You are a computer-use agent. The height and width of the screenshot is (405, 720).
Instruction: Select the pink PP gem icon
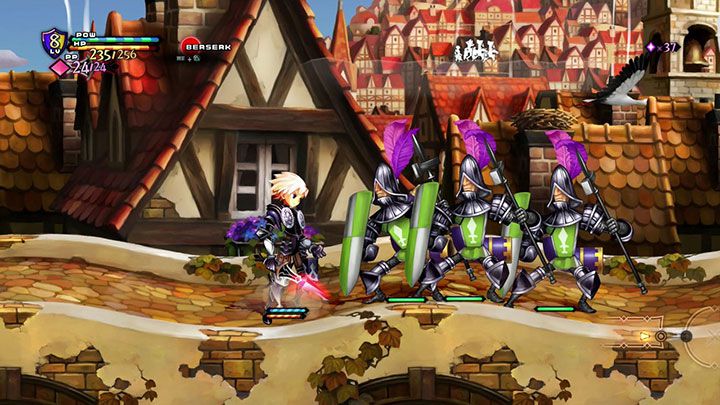60,68
